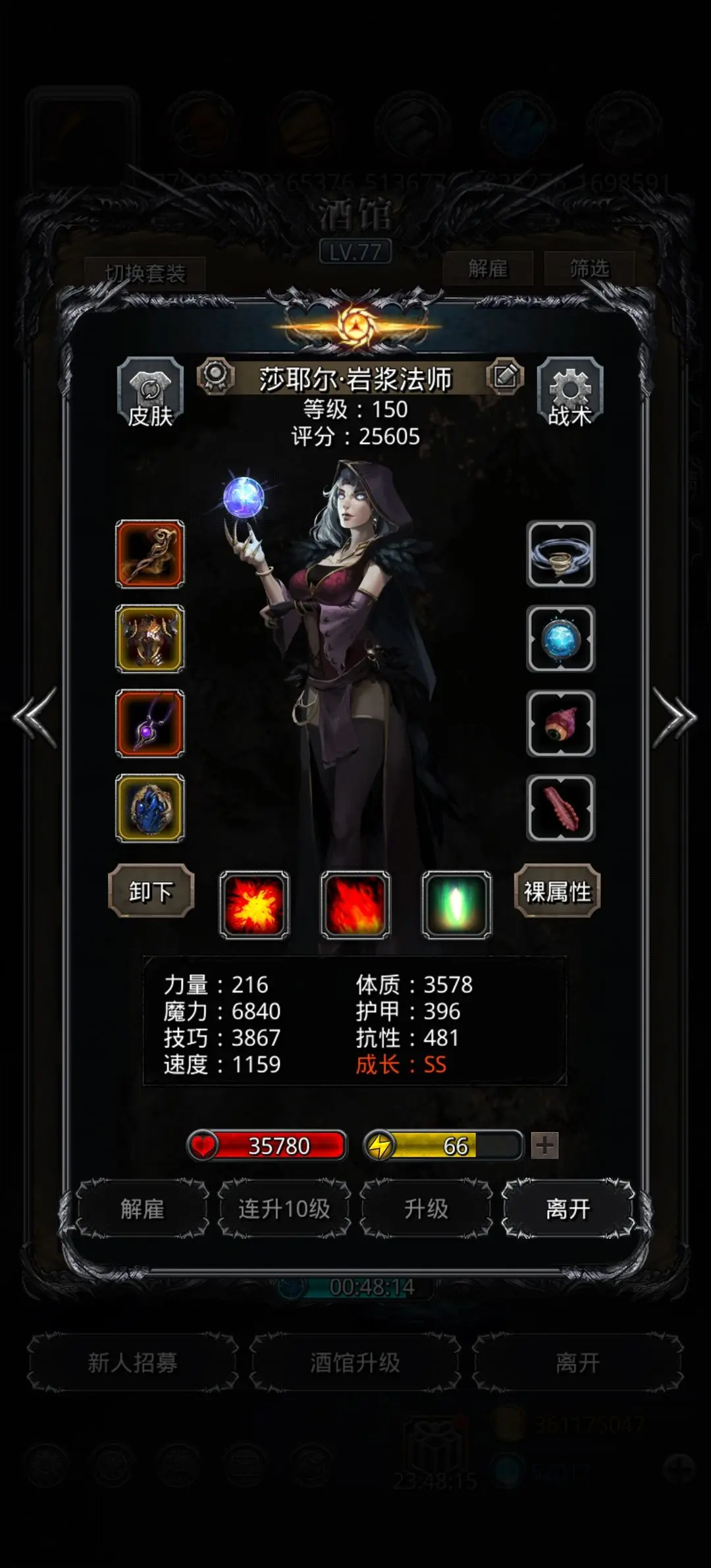This screenshot has width=711, height=1568.
Task: Select the green glow skill icon
Action: coord(456,904)
